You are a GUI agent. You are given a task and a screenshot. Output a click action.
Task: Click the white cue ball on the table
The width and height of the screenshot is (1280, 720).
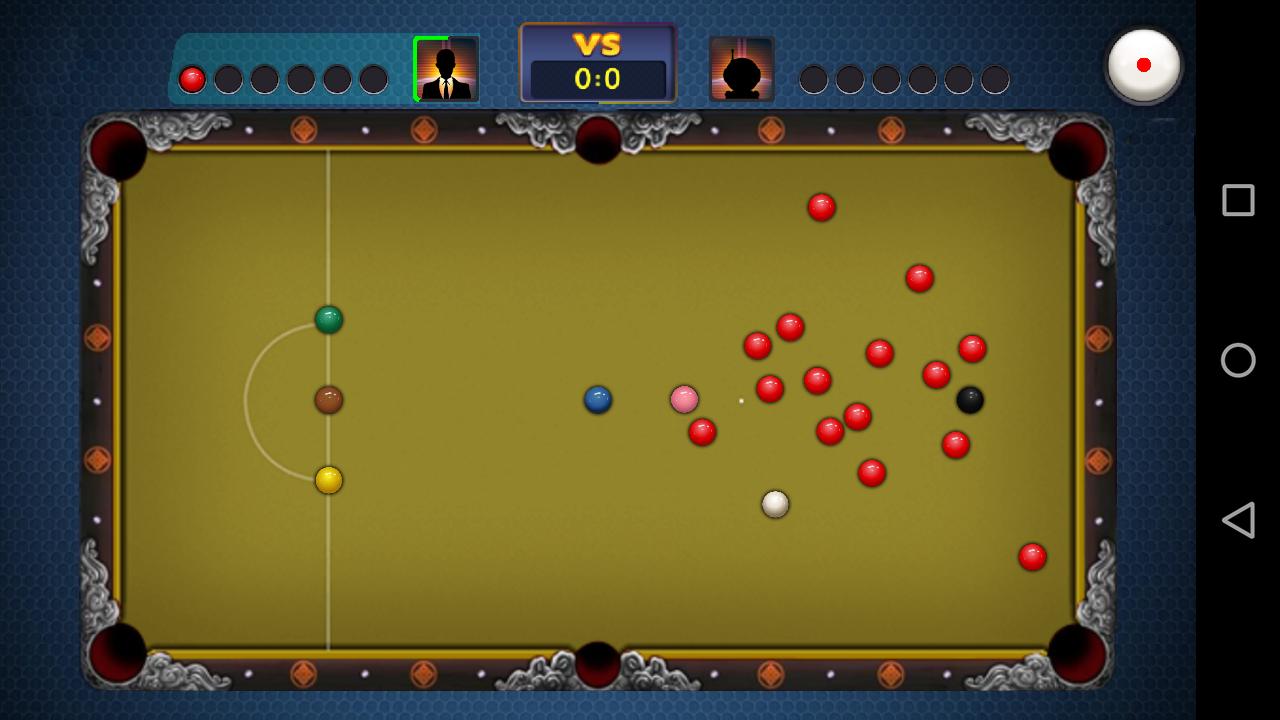pyautogui.click(x=776, y=504)
